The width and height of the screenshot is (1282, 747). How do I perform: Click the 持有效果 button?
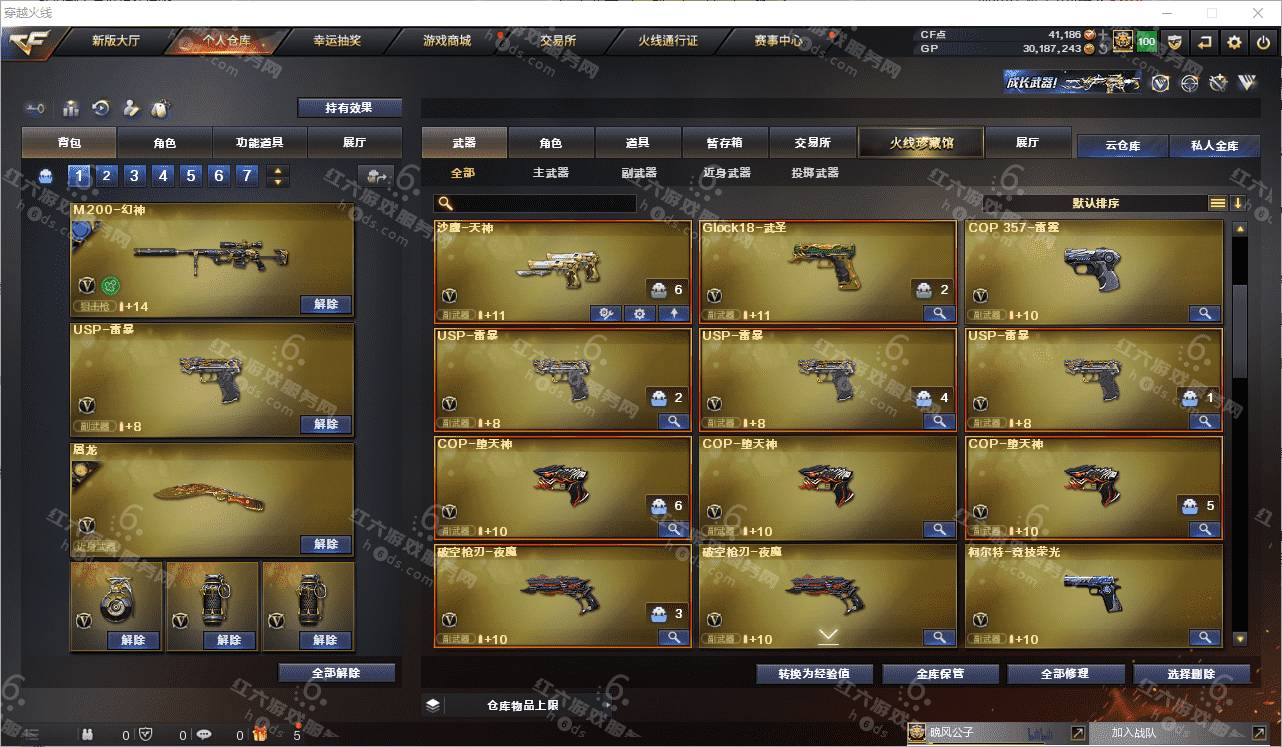pos(349,108)
